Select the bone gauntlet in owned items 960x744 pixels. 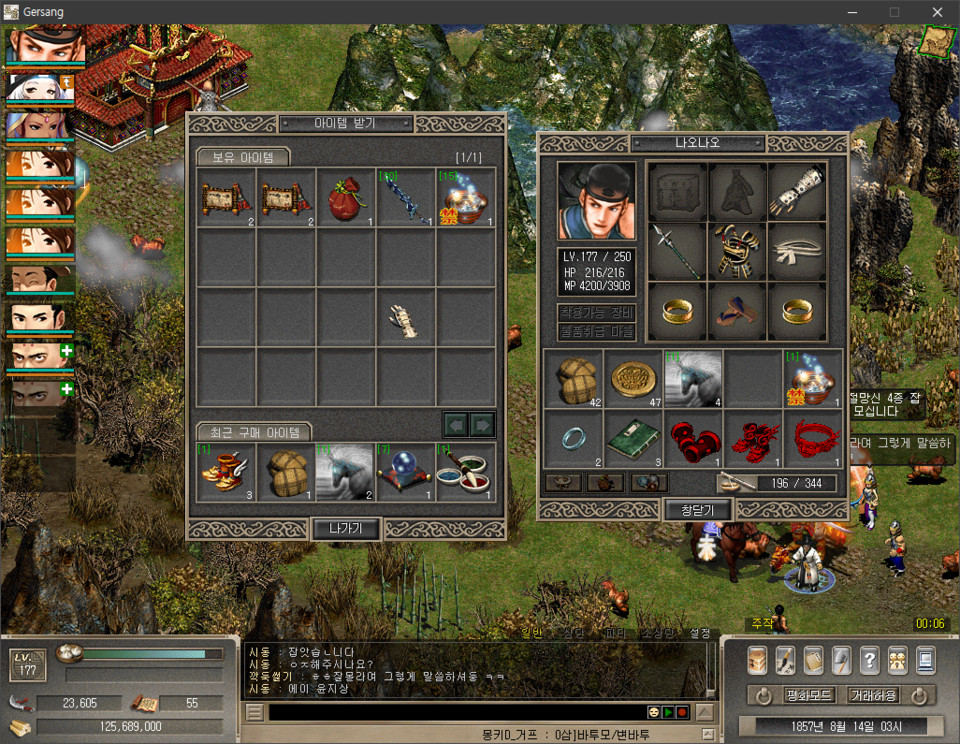[405, 317]
